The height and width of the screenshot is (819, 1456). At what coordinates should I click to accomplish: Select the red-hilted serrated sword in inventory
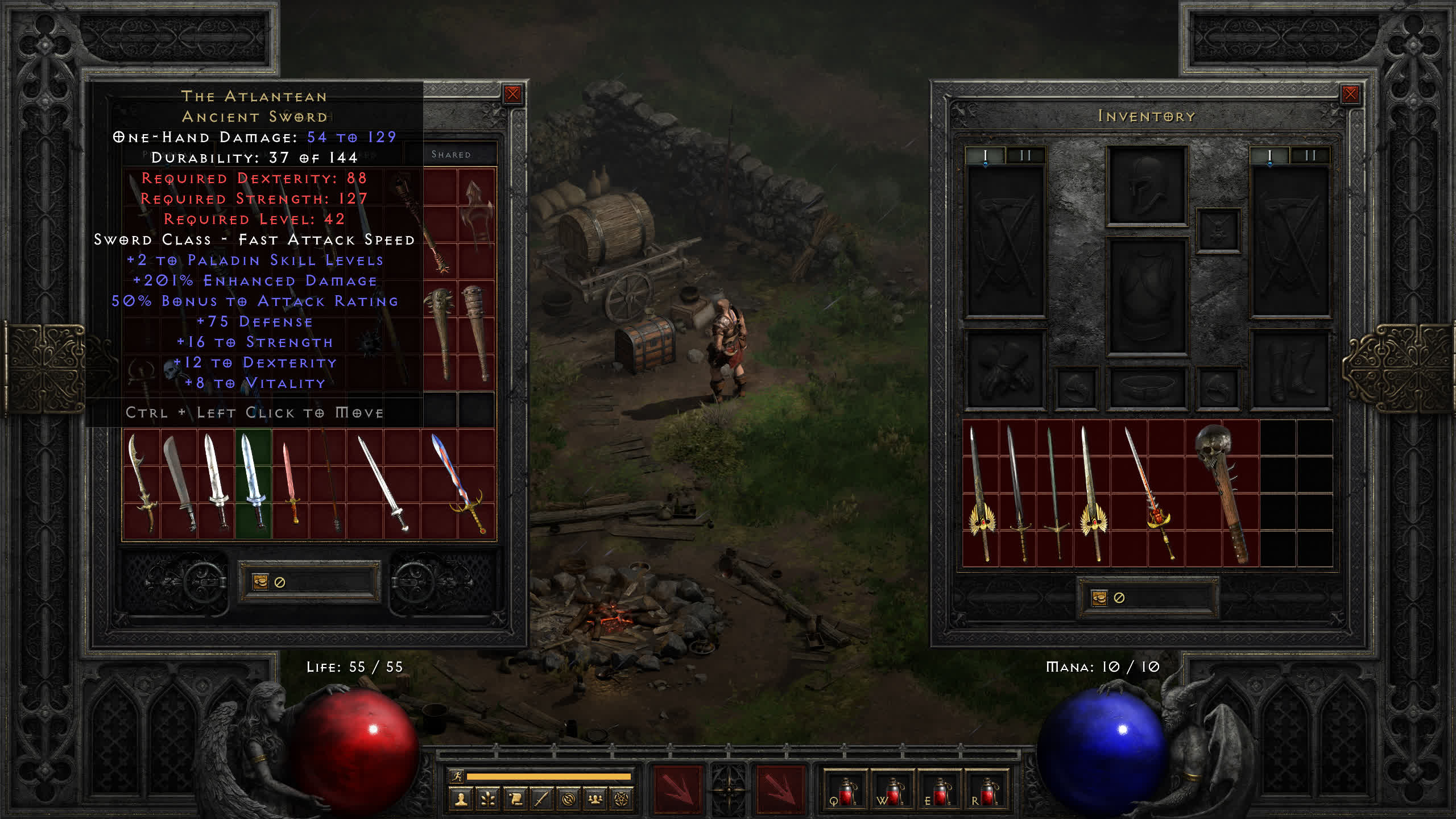click(x=1149, y=493)
